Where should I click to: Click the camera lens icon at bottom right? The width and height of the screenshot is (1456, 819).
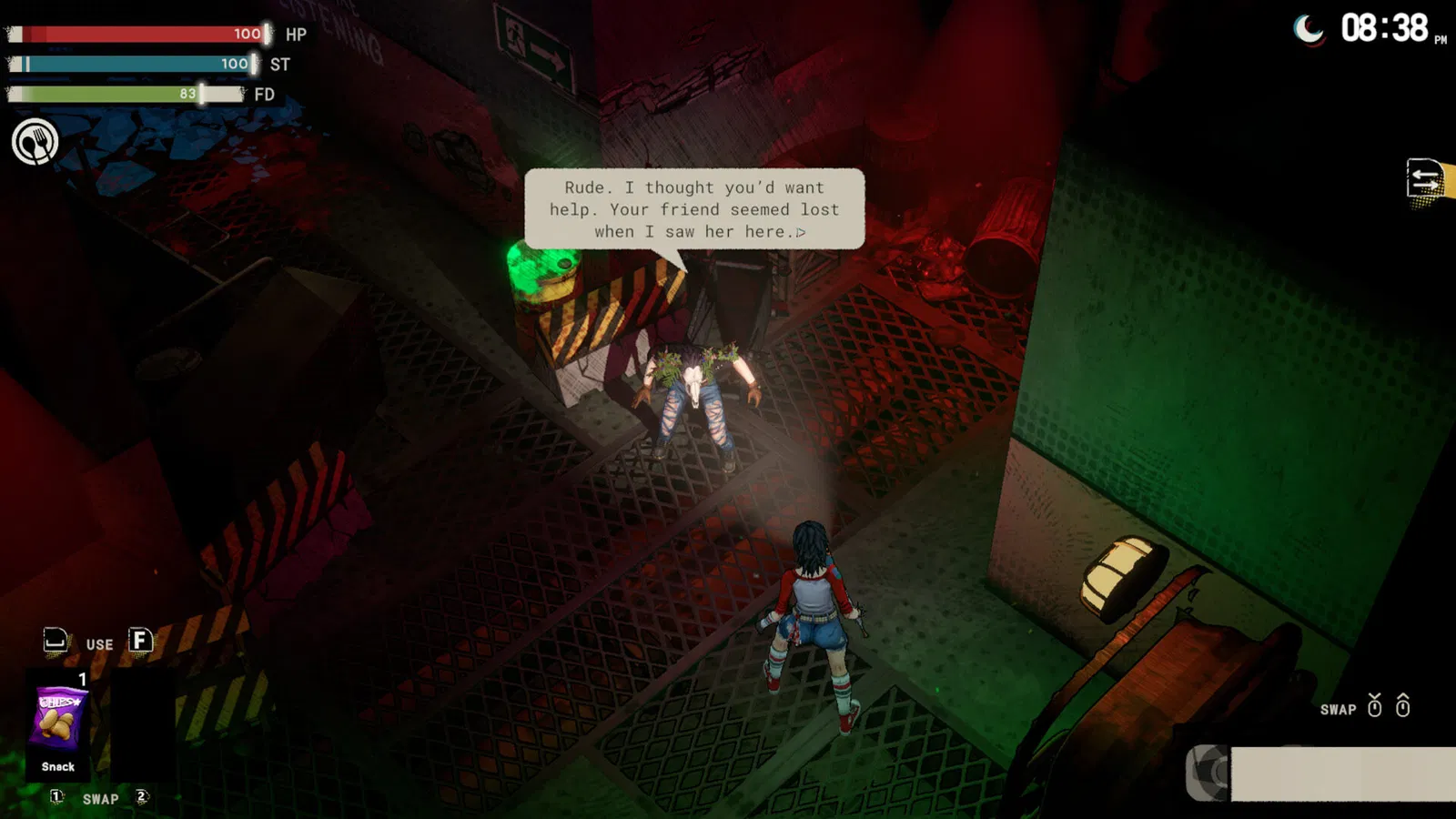tap(1210, 770)
